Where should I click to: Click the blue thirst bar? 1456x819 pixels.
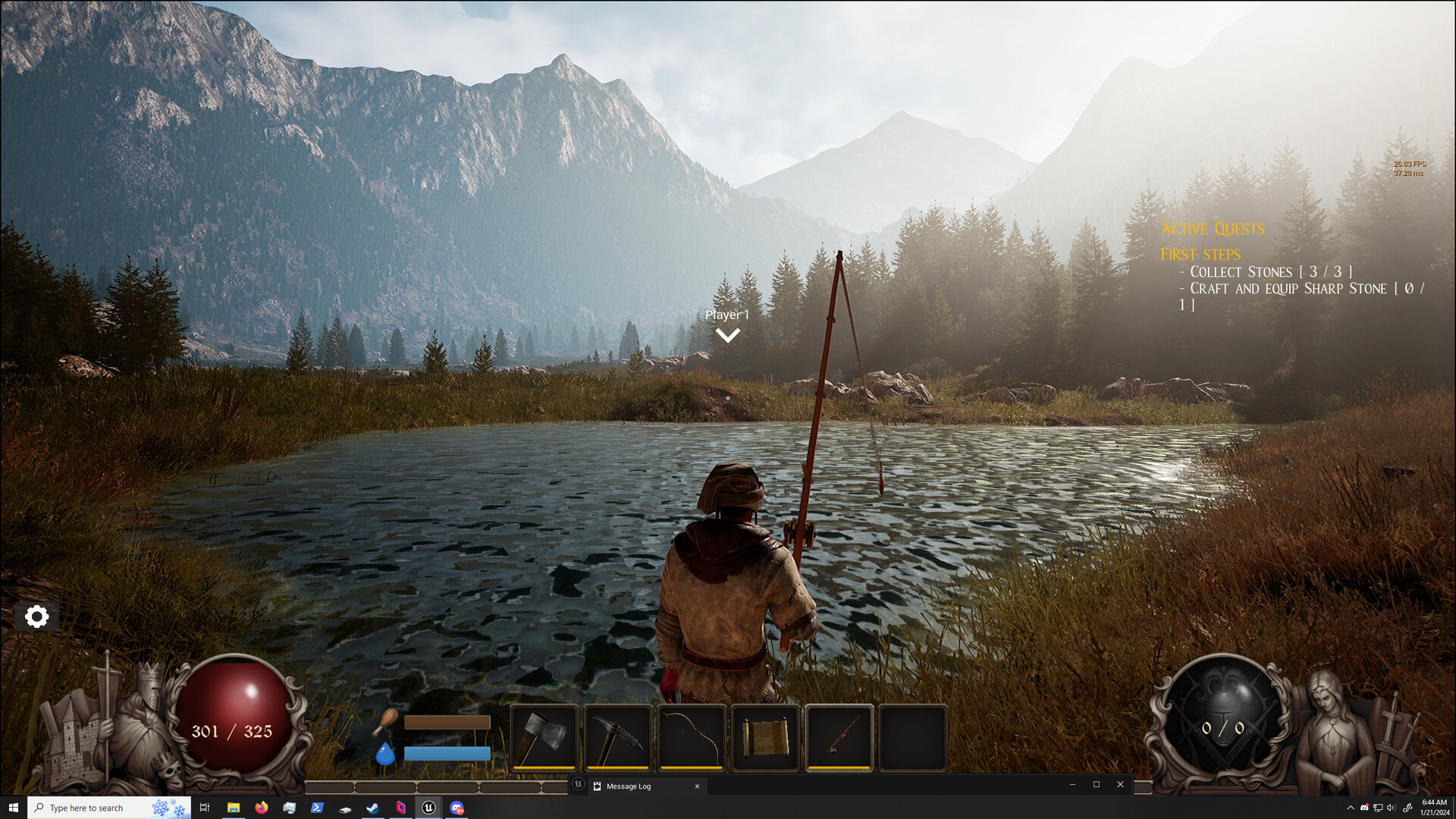446,753
